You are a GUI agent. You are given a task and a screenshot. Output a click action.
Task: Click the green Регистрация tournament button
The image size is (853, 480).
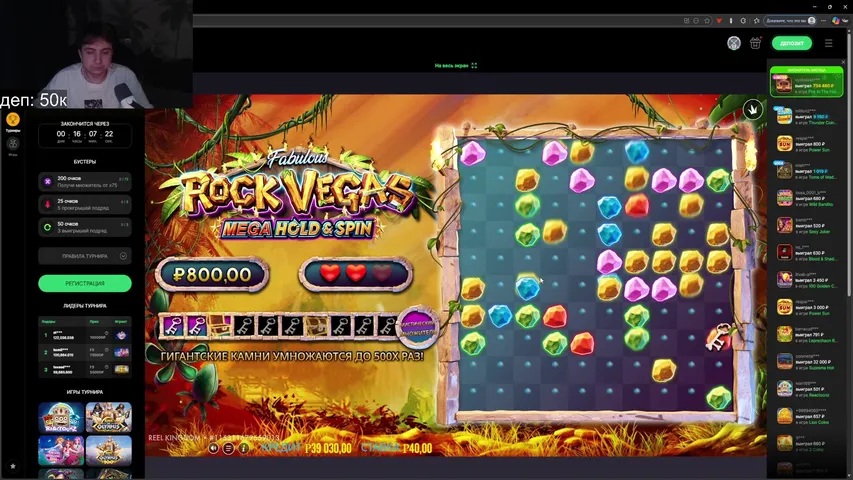click(x=85, y=283)
